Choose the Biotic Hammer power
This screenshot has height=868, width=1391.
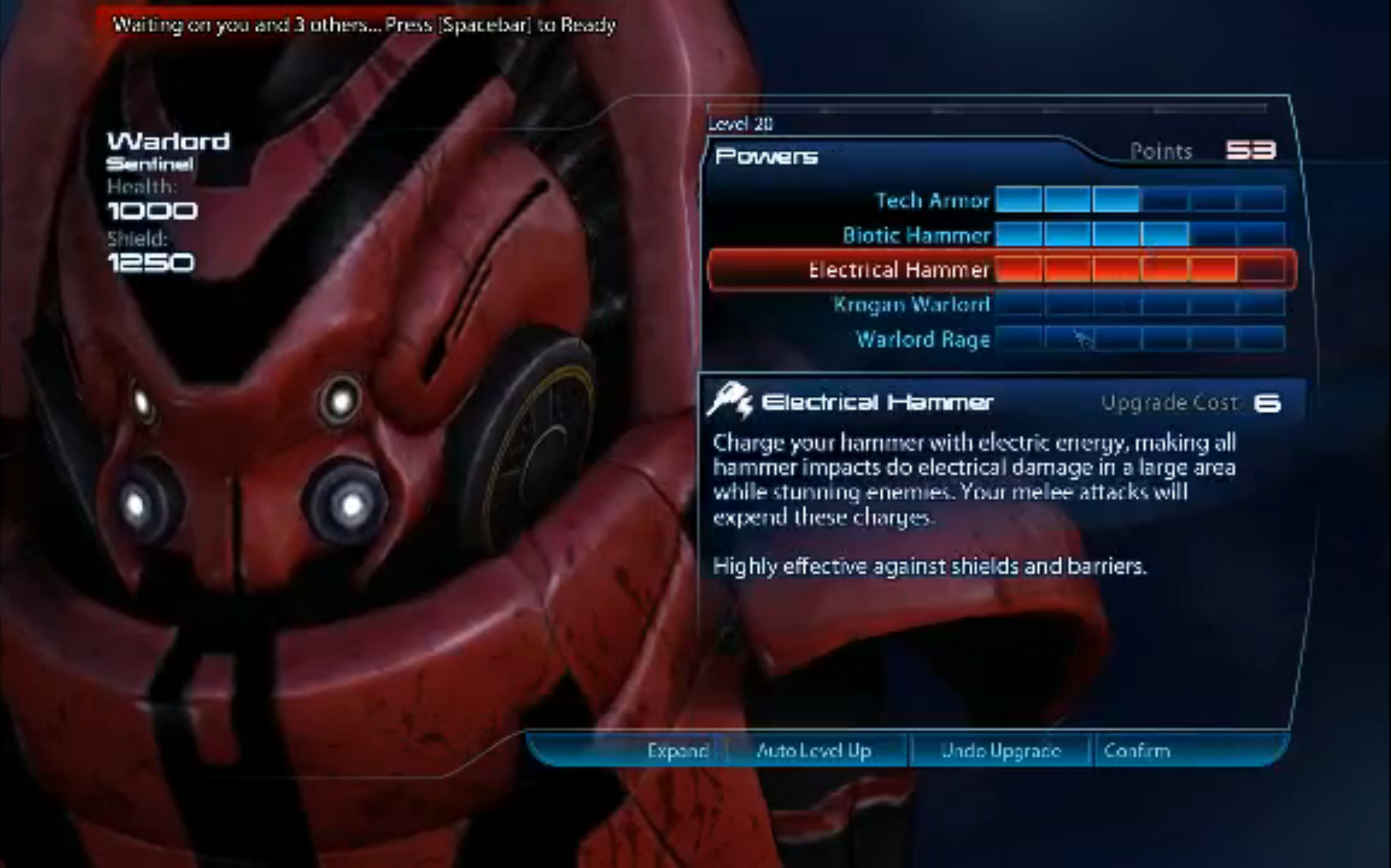(917, 235)
